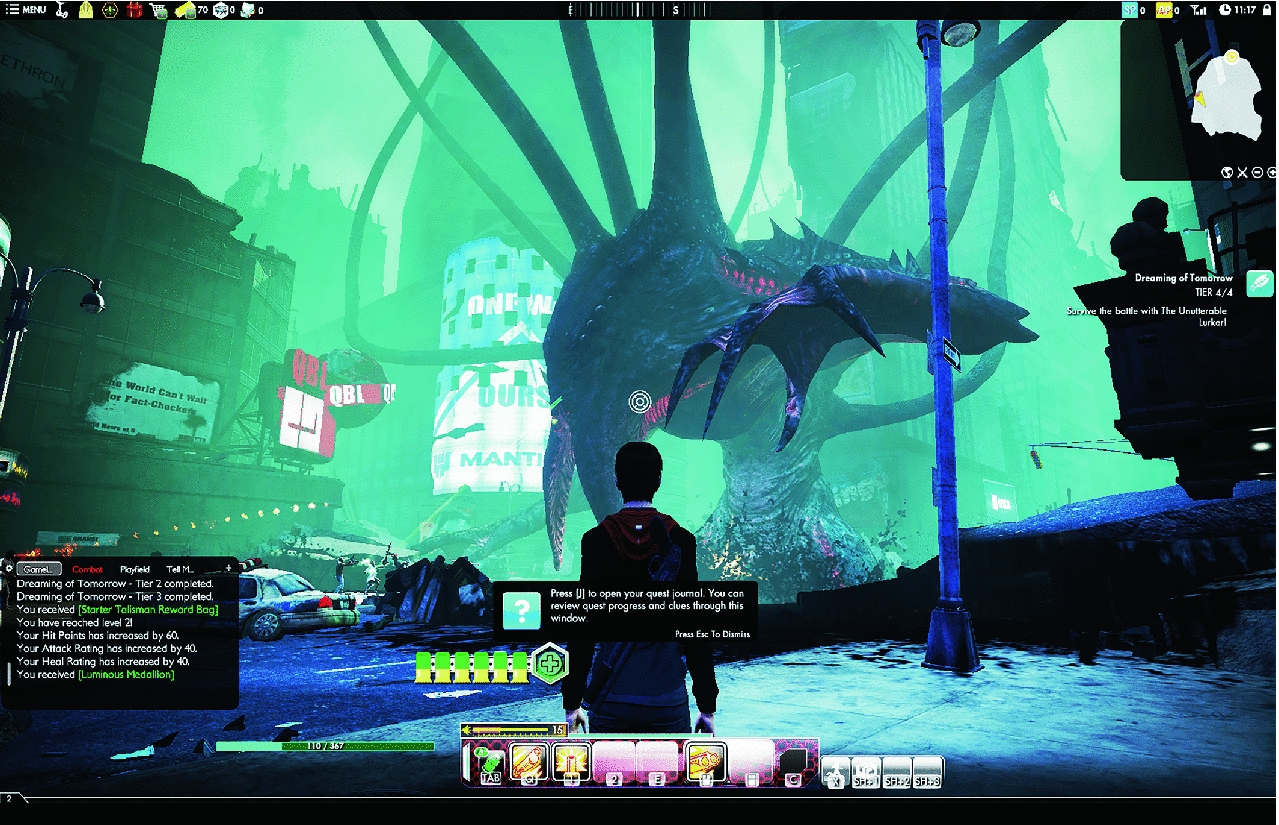Select the AP ability points indicator
This screenshot has width=1279, height=825.
pos(1165,10)
